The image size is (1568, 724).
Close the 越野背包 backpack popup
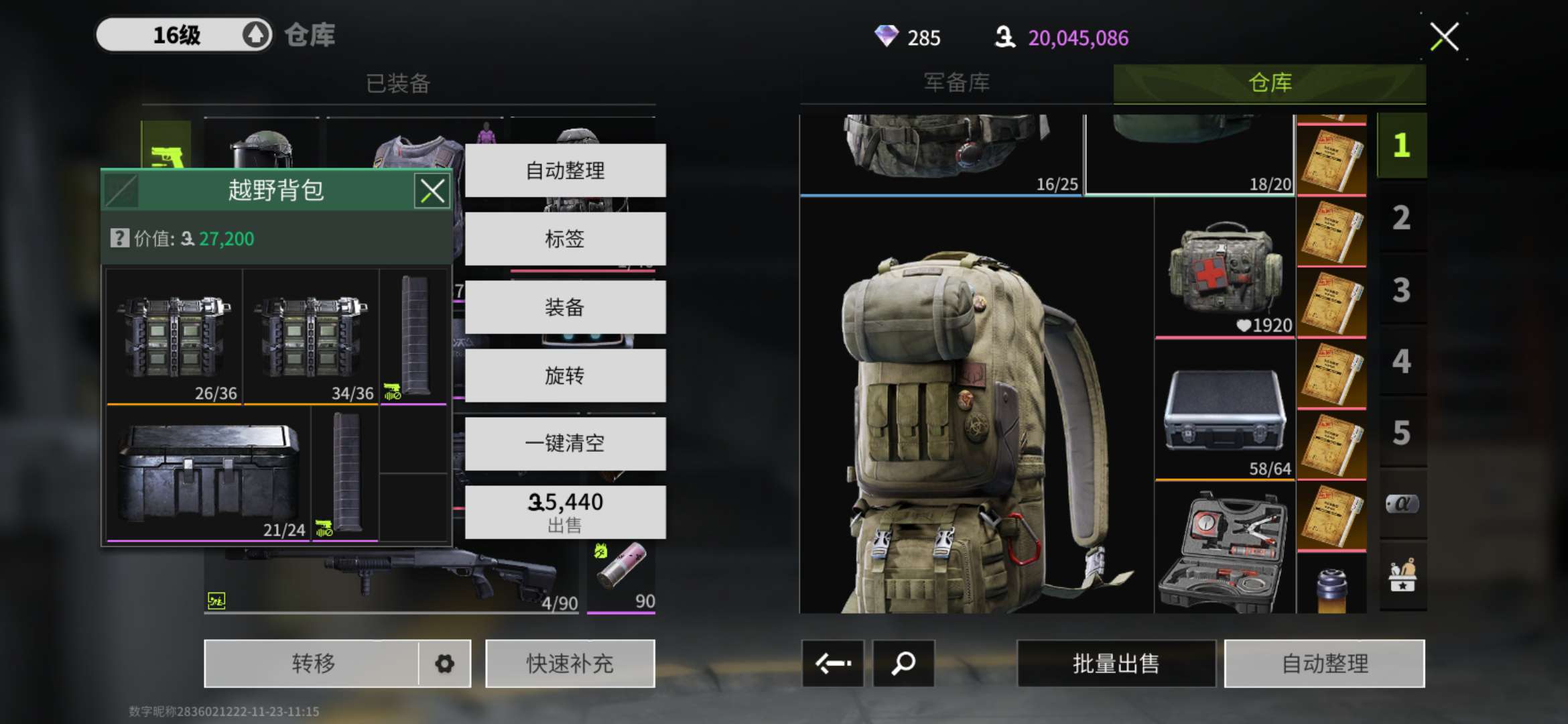[432, 191]
